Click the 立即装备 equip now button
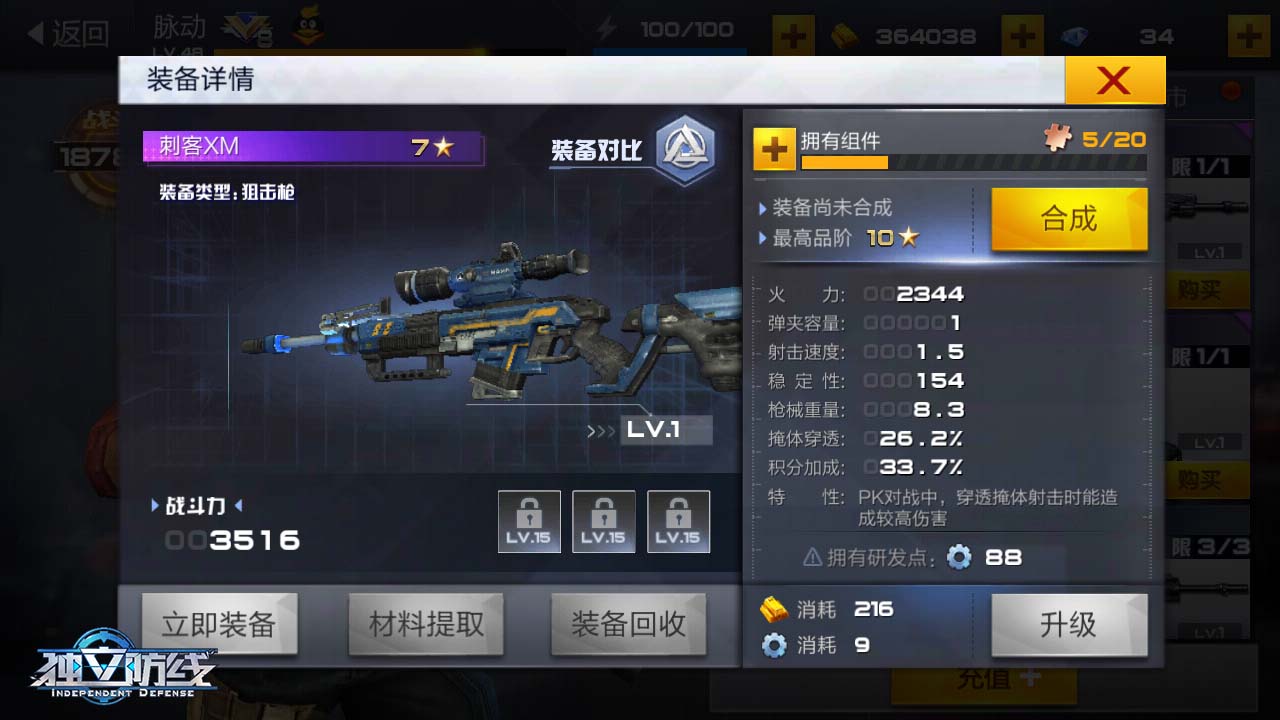Image resolution: width=1280 pixels, height=720 pixels. pos(222,624)
